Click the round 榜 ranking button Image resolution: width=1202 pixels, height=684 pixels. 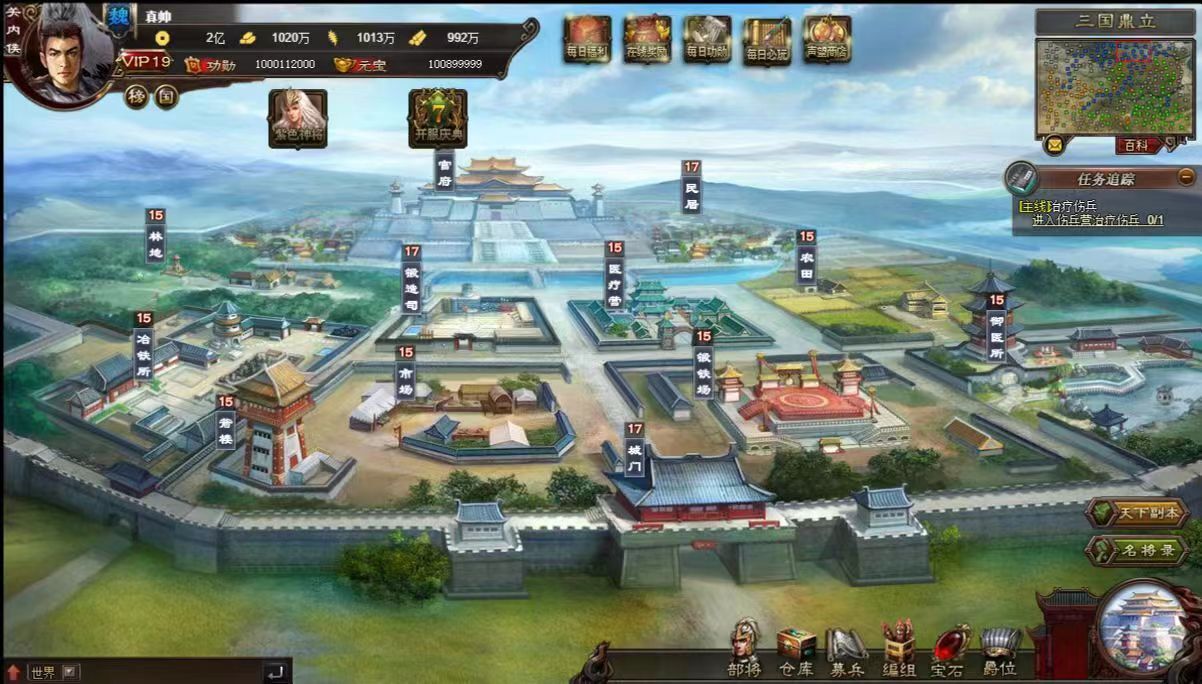click(137, 97)
